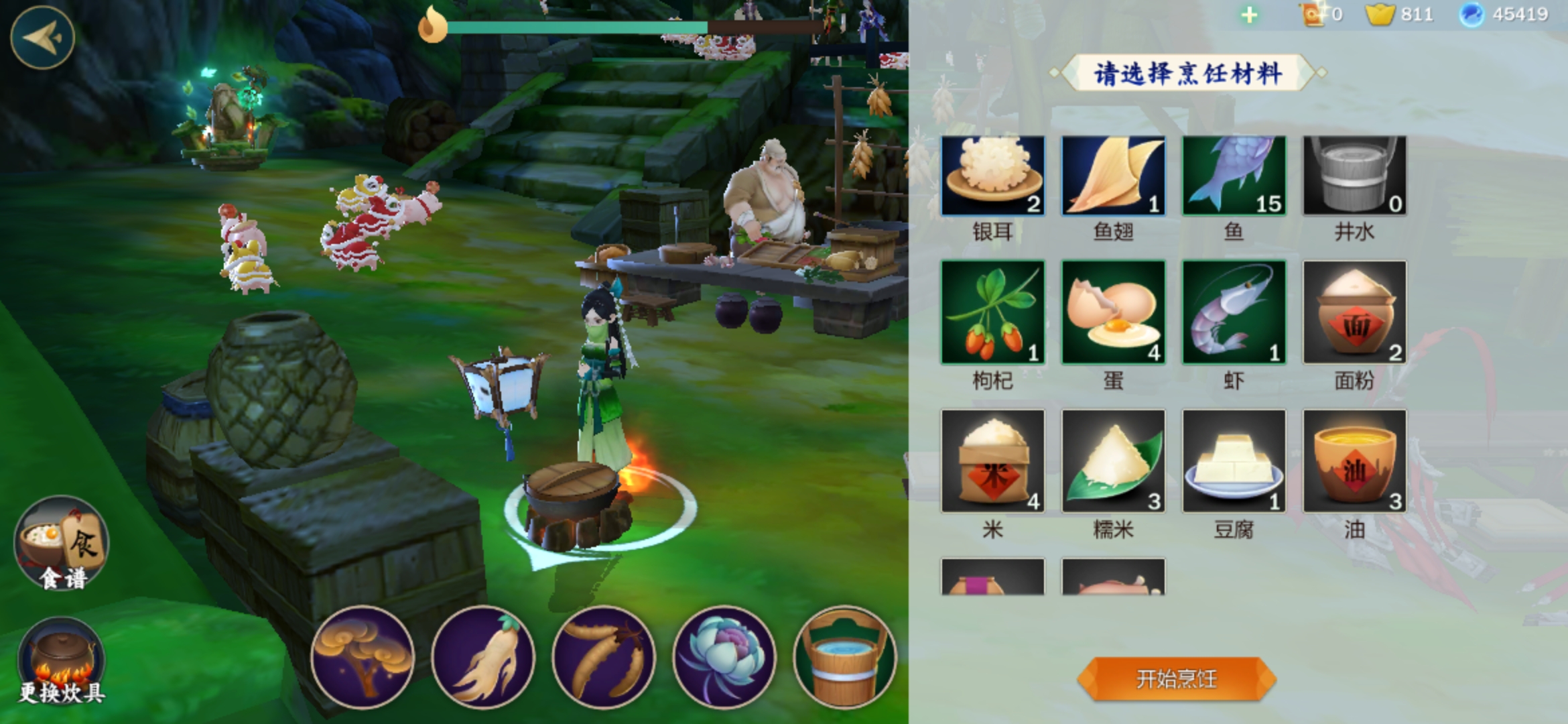
Task: Select the 银耳 (silver ear fungus) ingredient
Action: [x=992, y=176]
